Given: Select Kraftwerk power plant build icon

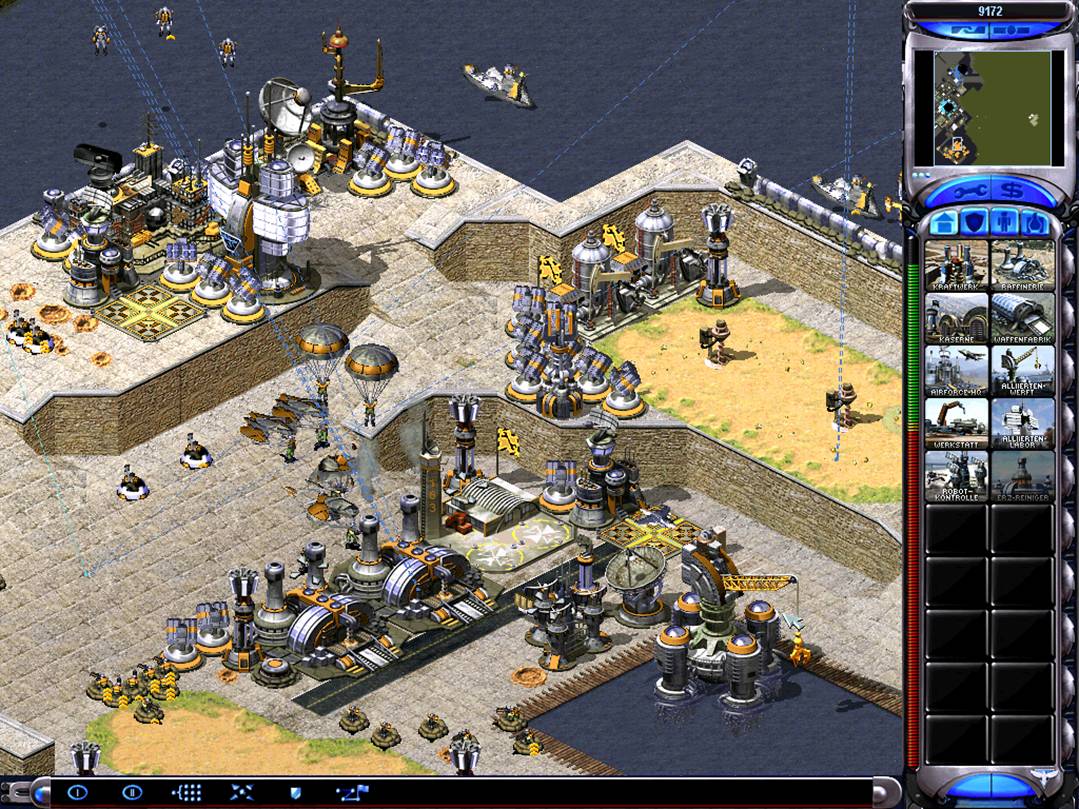Looking at the screenshot, I should [x=957, y=265].
